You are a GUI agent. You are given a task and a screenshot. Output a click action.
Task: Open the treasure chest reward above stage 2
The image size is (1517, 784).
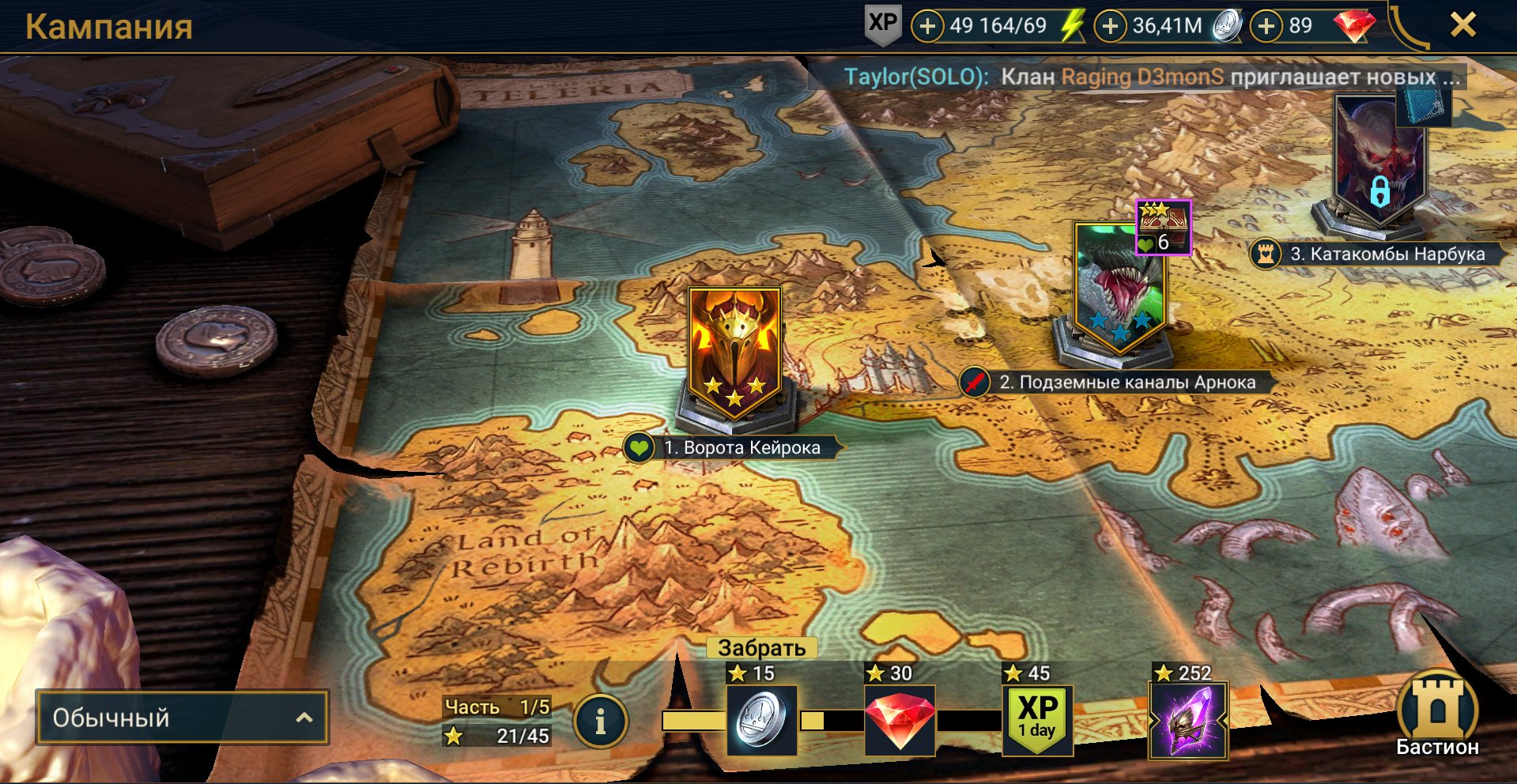1163,228
